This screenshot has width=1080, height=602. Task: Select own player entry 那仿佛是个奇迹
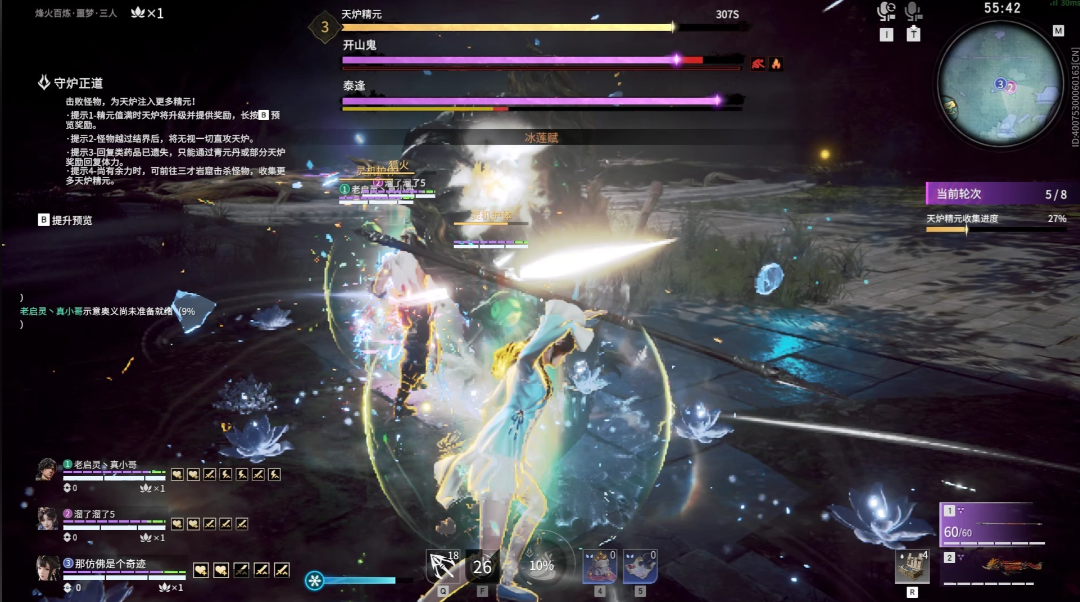[x=110, y=564]
